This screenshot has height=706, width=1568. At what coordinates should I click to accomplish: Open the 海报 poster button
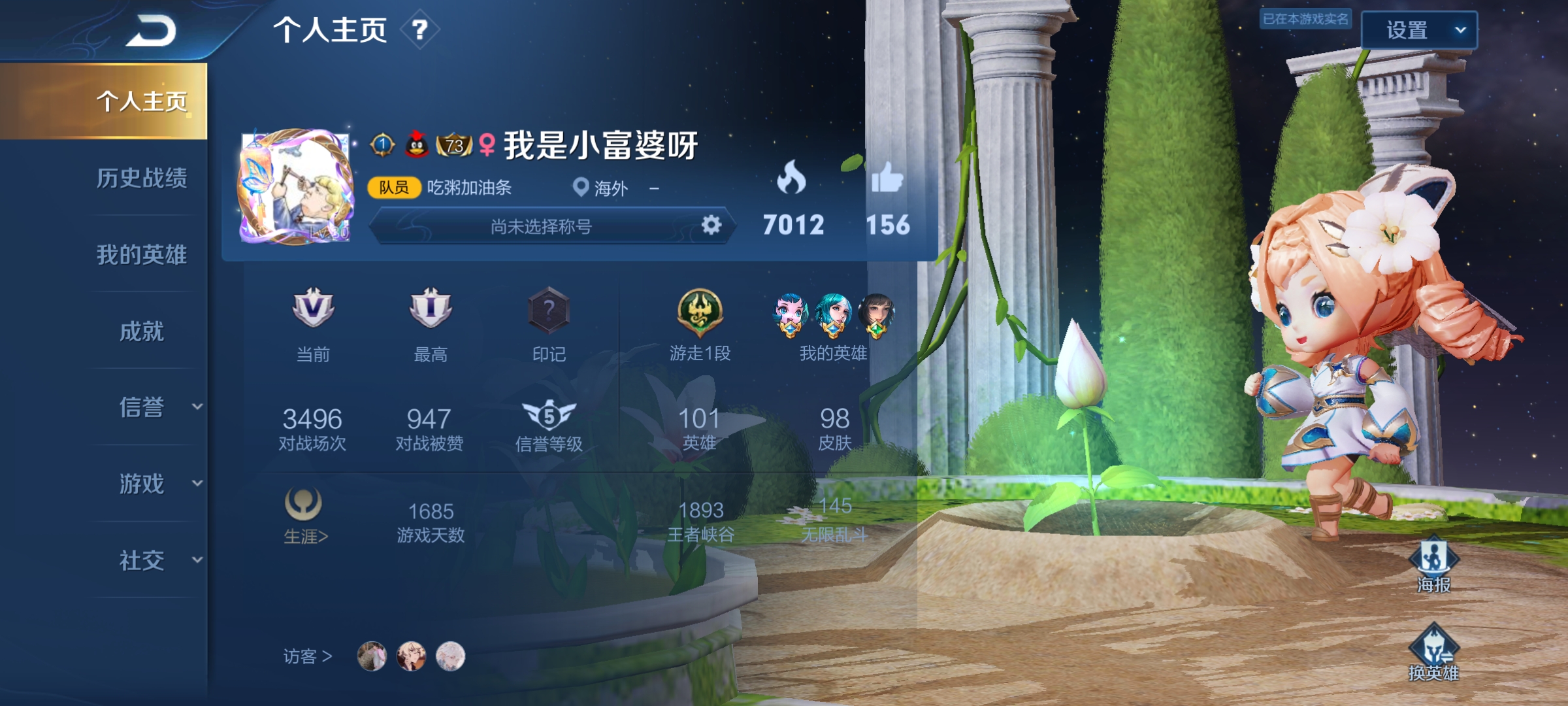1433,563
